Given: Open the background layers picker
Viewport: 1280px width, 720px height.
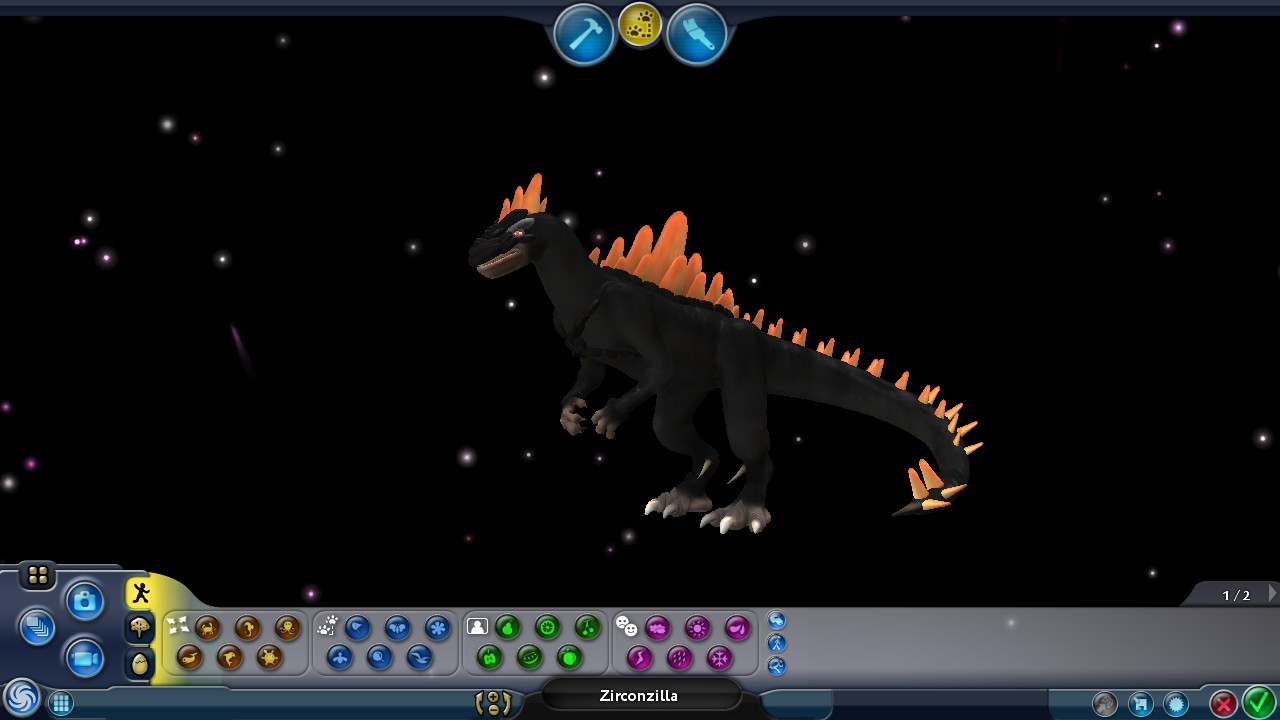Looking at the screenshot, I should pyautogui.click(x=38, y=629).
